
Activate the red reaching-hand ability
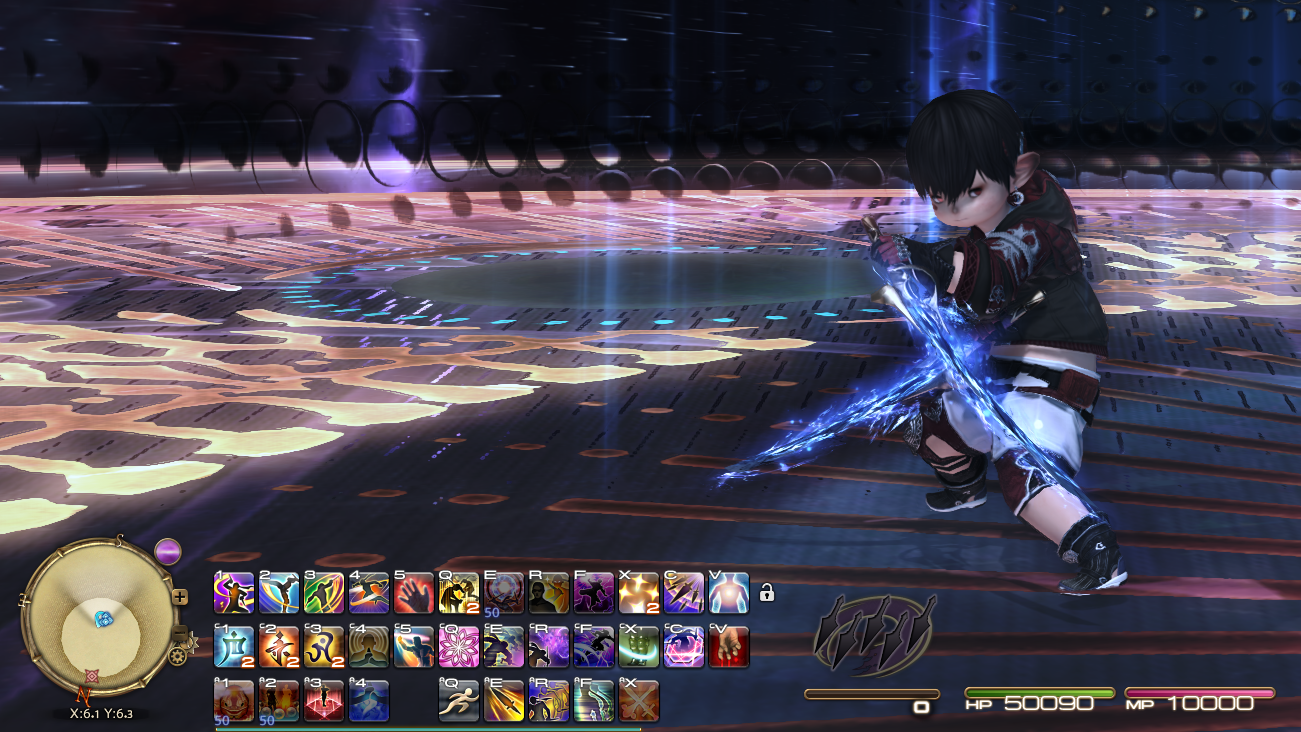(x=729, y=647)
